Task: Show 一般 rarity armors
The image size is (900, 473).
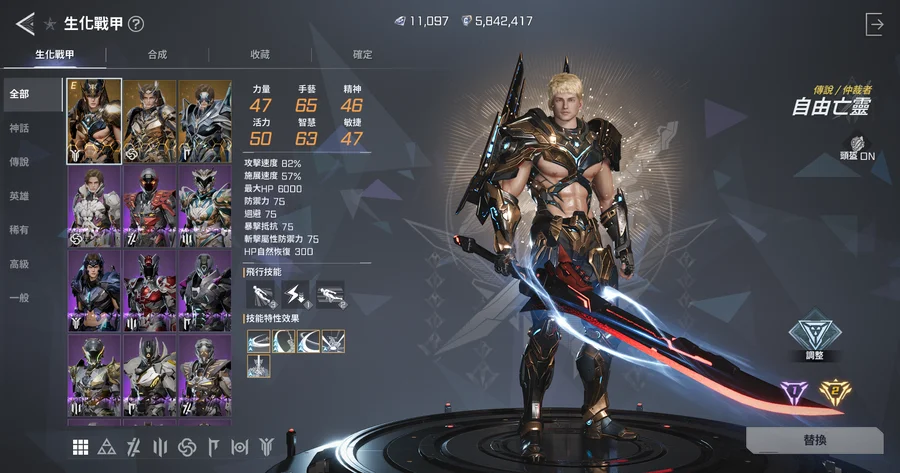Action: 20,298
